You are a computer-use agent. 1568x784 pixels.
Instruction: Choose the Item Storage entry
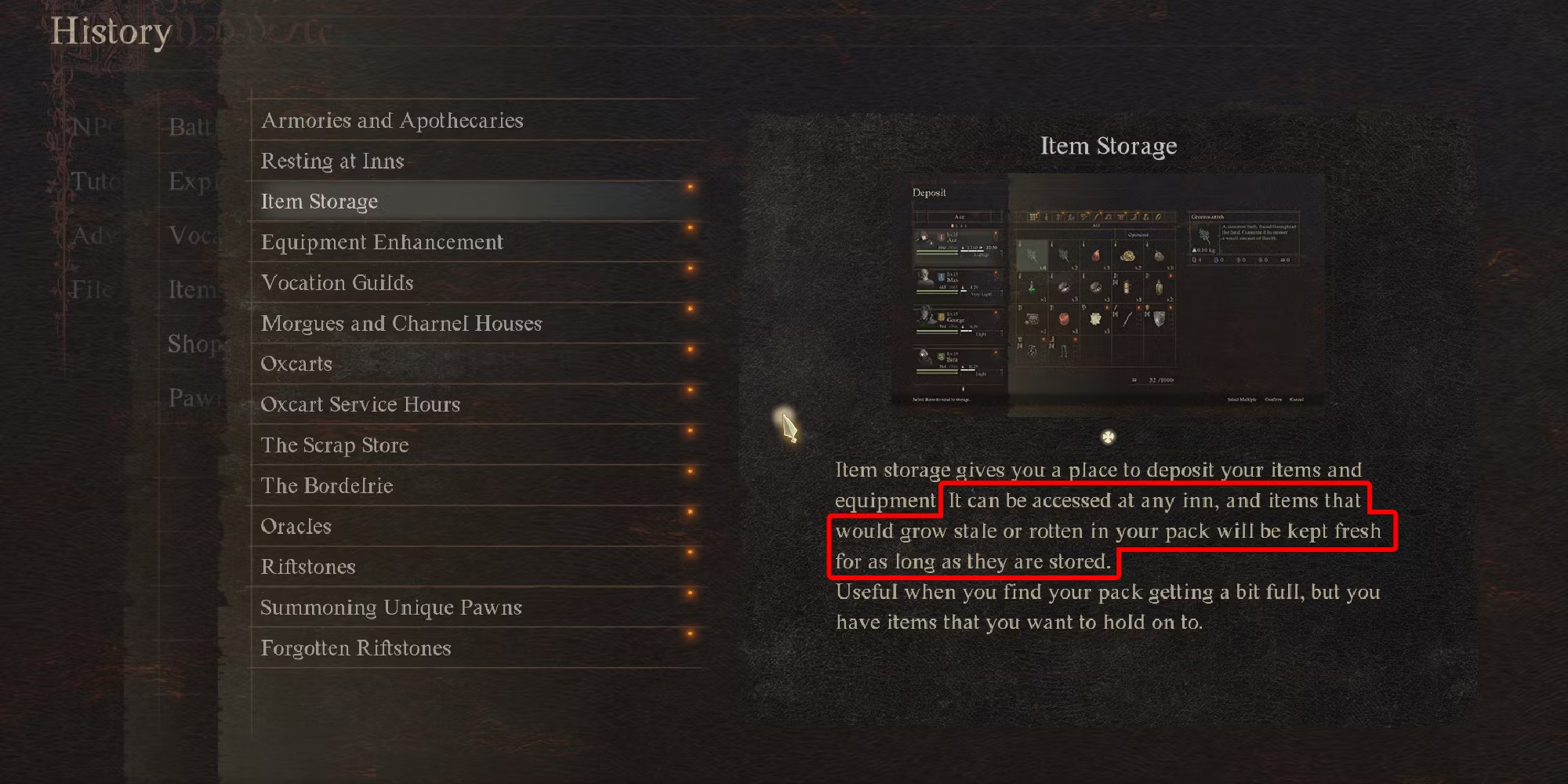pos(320,202)
